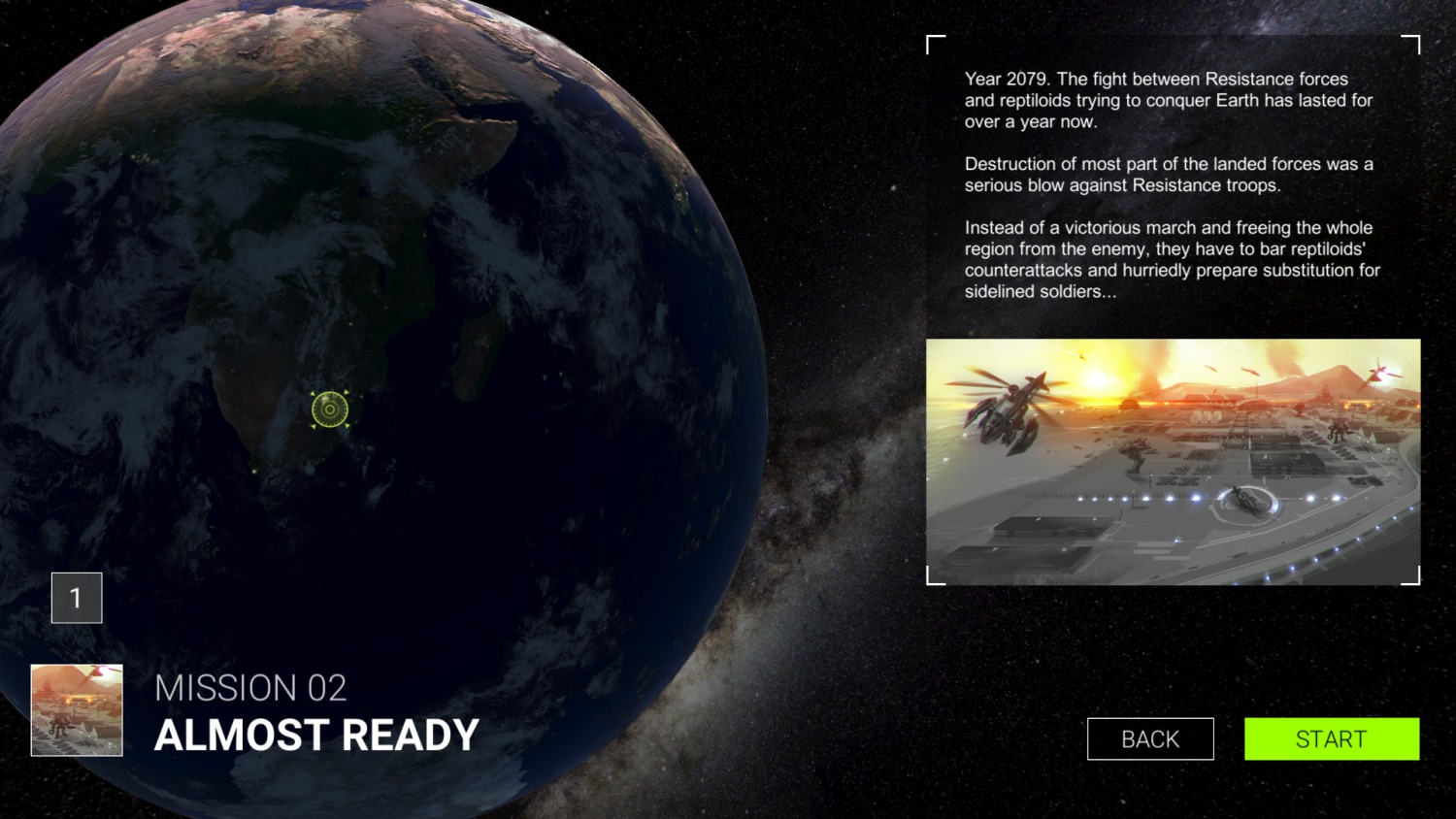Click the mission number 1 badge
Screen dimensions: 1456x819
(77, 598)
